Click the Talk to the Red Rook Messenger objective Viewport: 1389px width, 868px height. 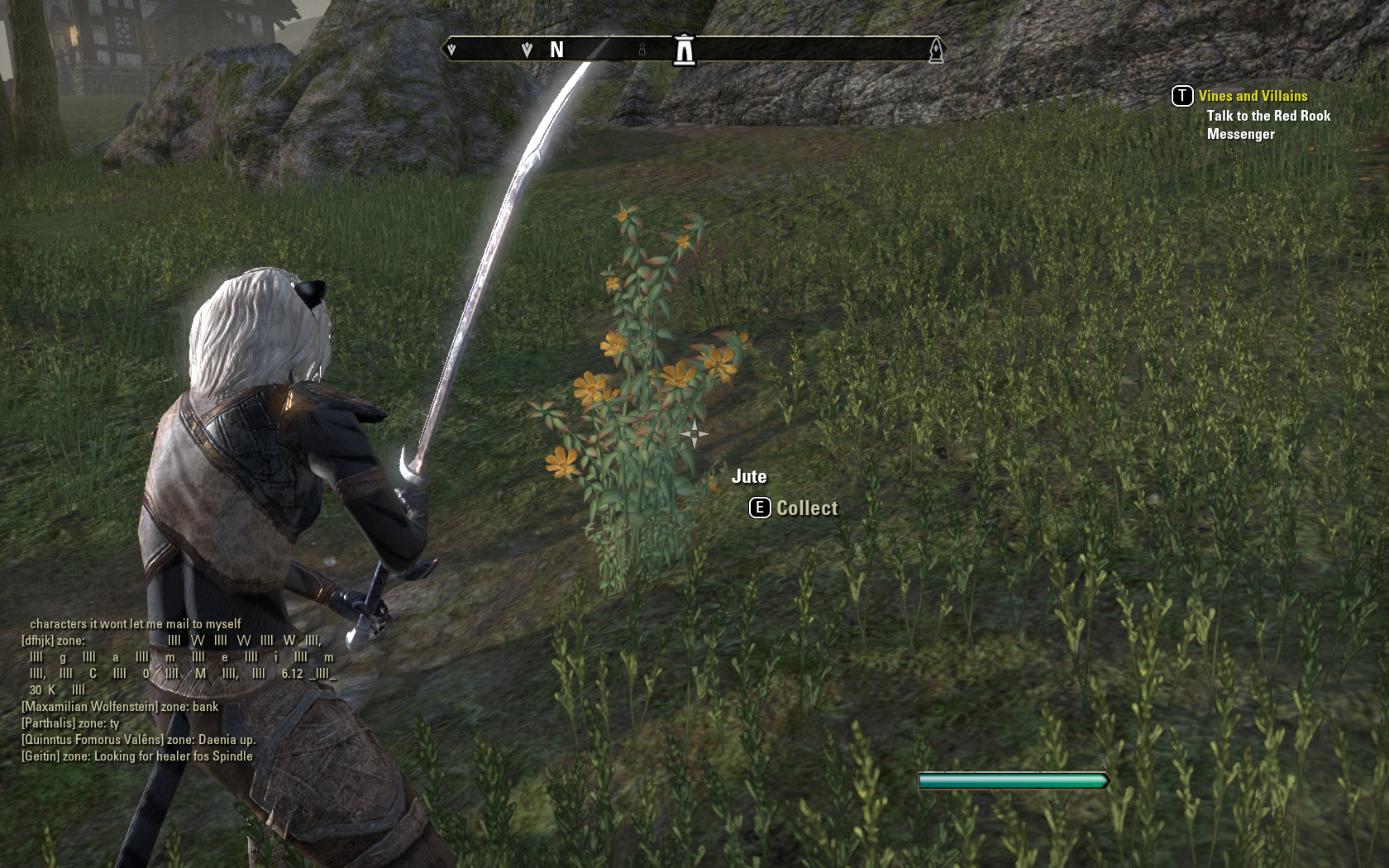[x=1267, y=125]
